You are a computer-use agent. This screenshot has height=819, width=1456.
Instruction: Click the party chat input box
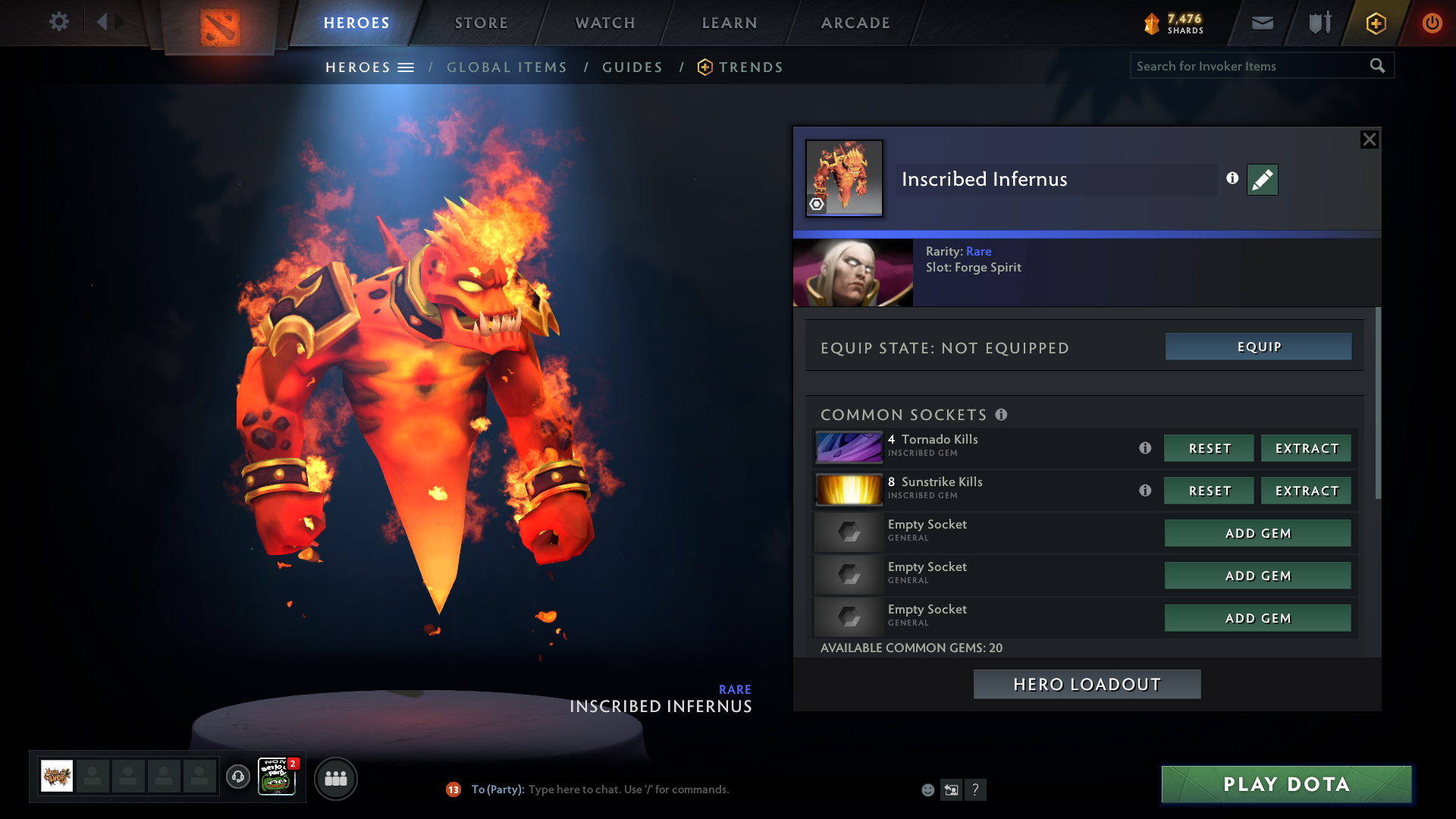click(682, 789)
